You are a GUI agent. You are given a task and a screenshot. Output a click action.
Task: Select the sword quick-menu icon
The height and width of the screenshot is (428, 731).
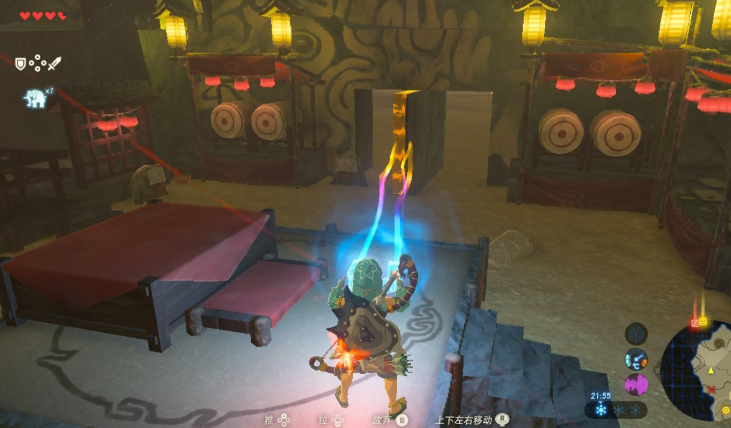click(54, 63)
